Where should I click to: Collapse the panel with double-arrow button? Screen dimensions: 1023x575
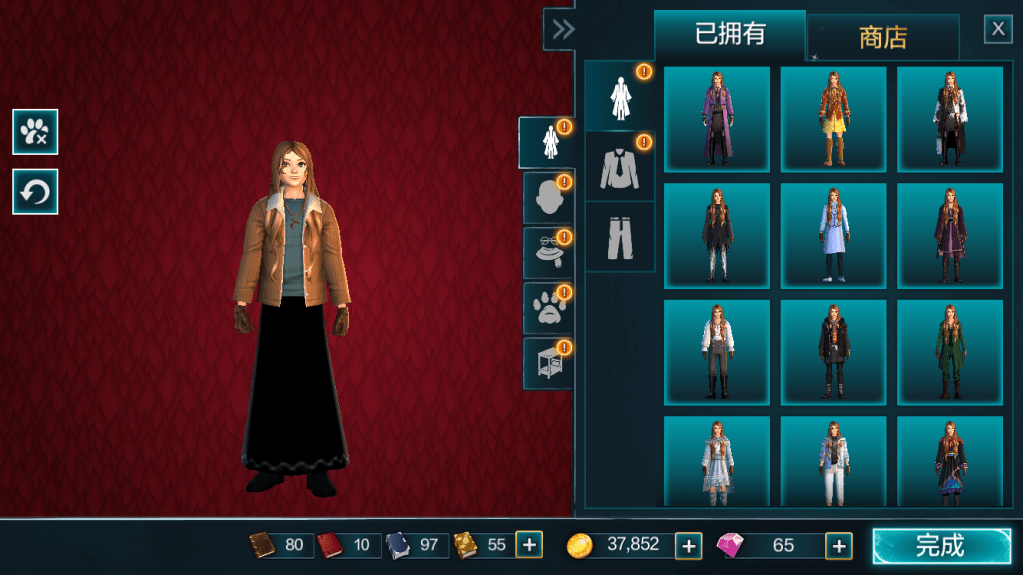tap(563, 29)
